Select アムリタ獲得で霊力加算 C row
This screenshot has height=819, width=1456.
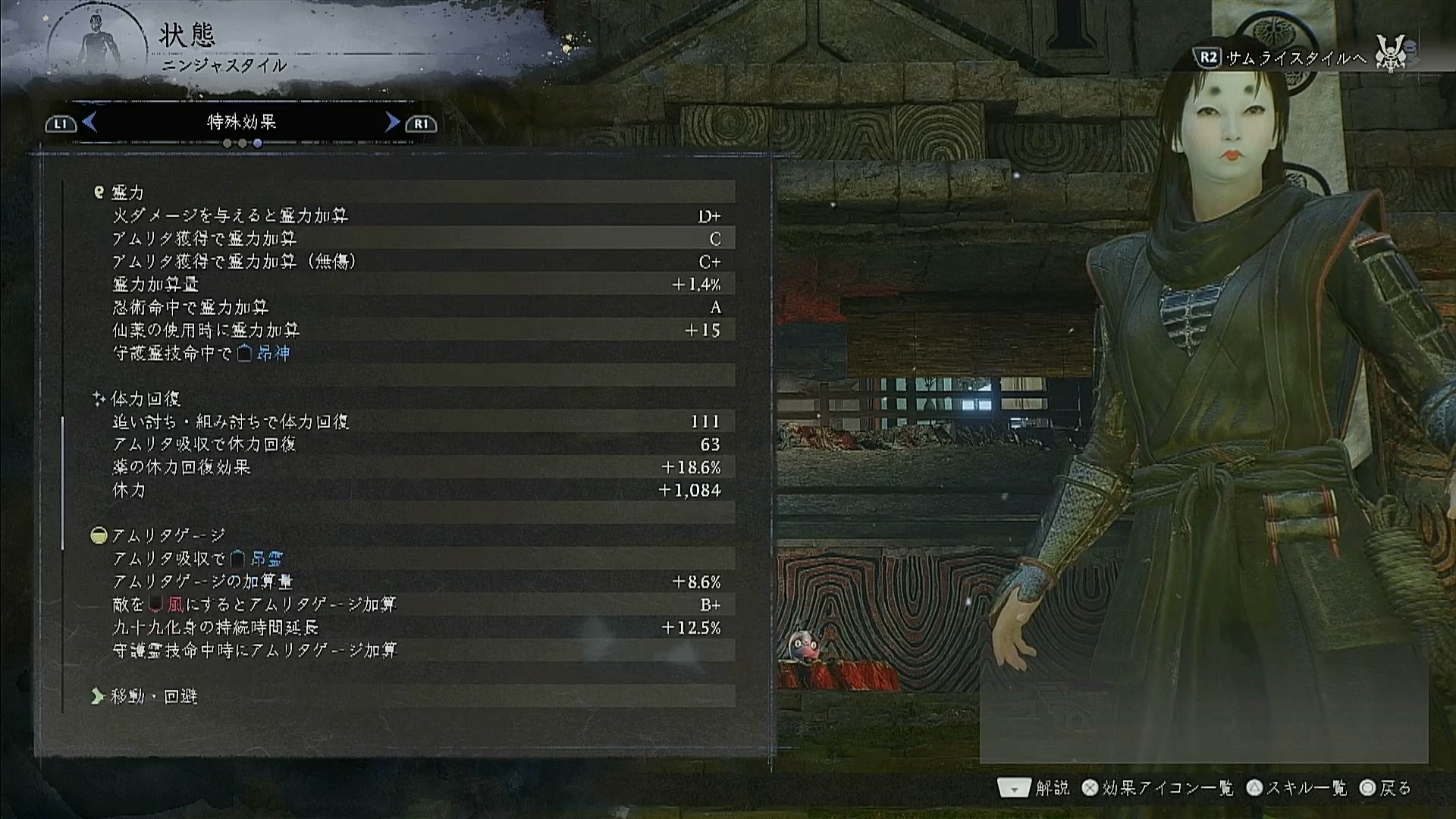416,239
